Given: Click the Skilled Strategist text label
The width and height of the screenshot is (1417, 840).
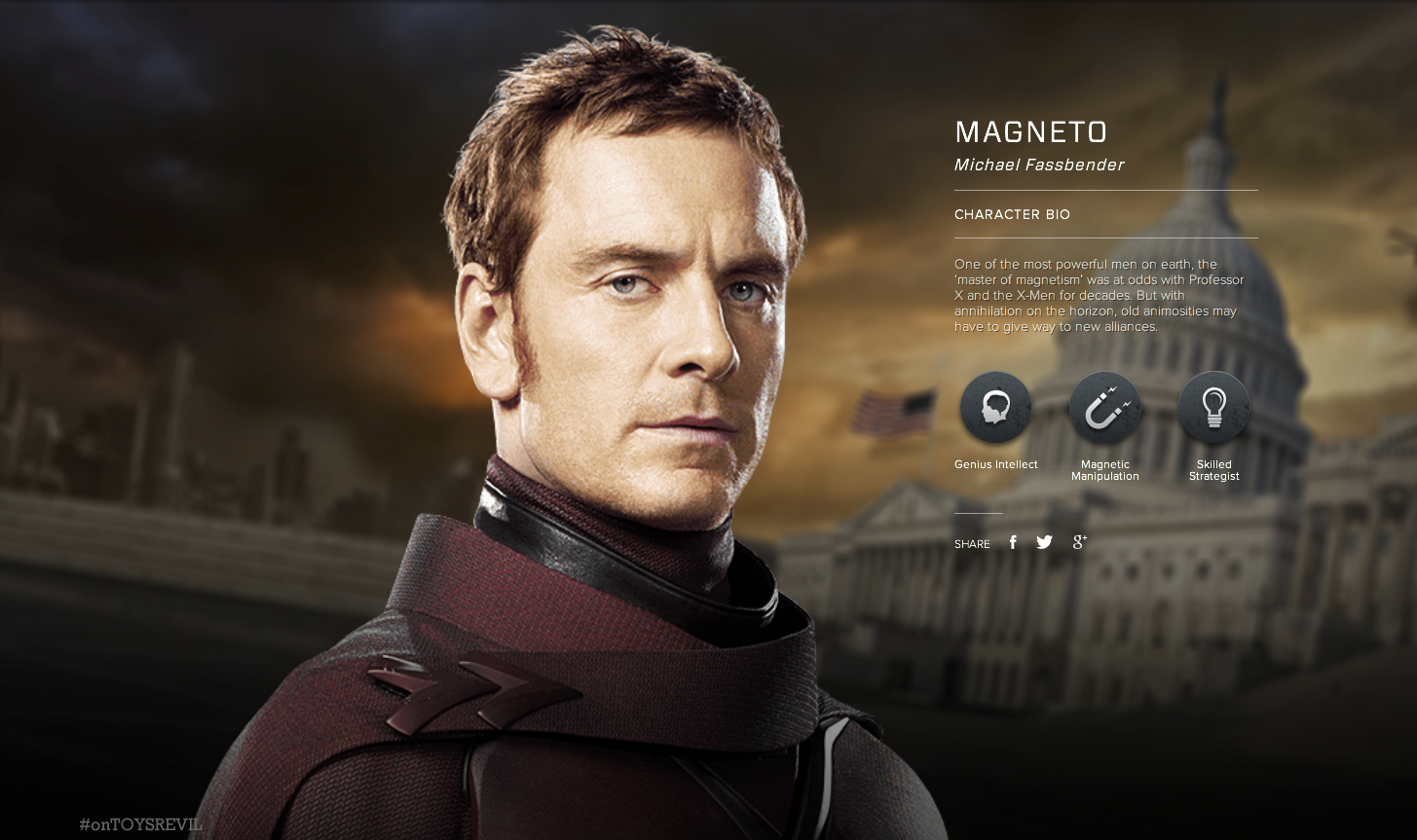Looking at the screenshot, I should [1213, 470].
